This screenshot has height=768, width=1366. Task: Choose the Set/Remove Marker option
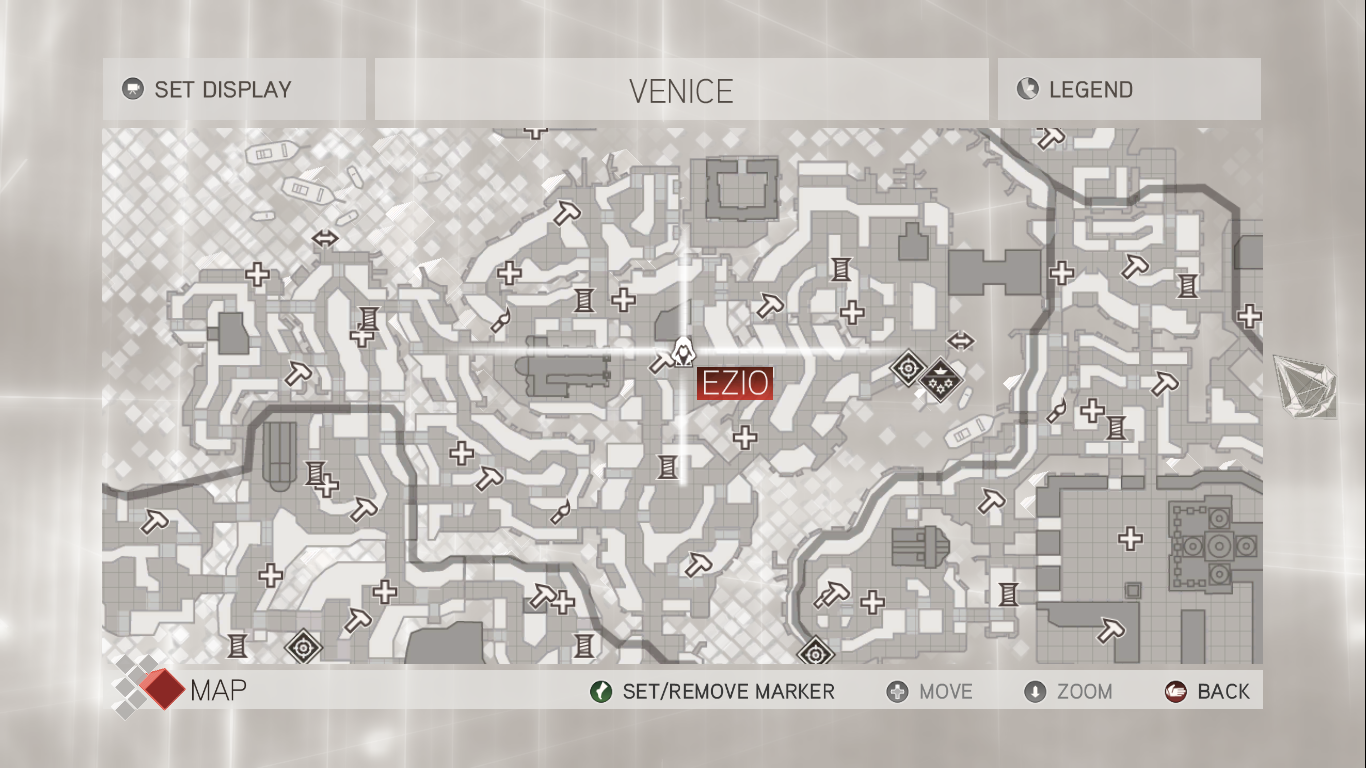713,691
